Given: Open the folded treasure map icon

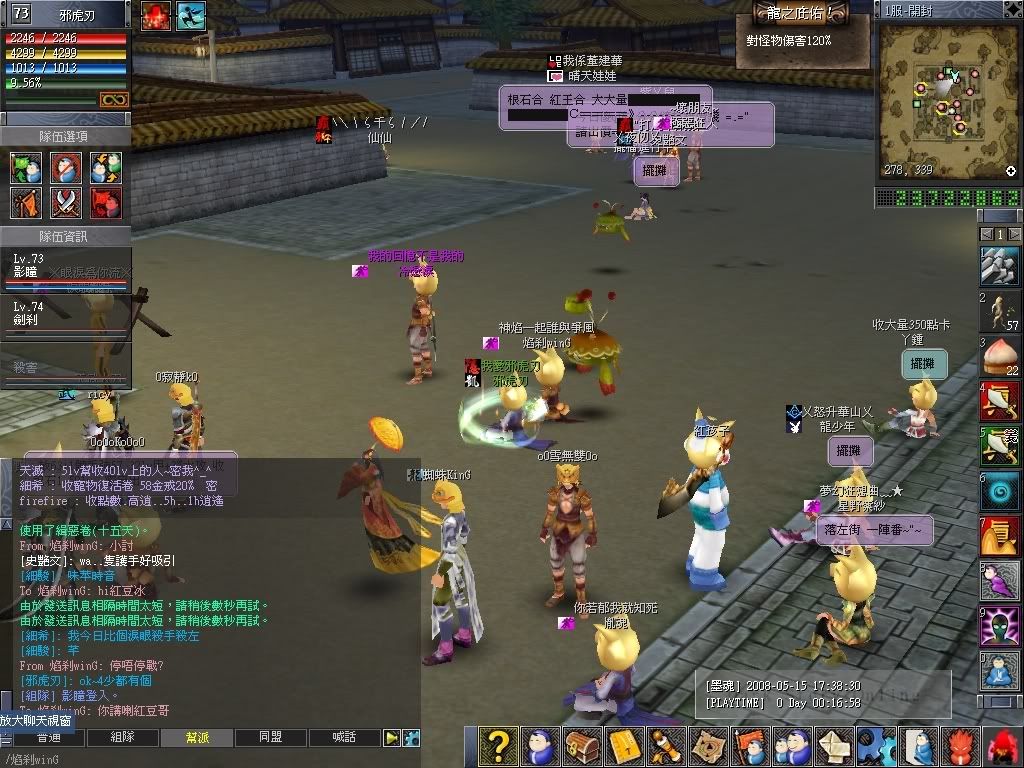Looking at the screenshot, I should 707,746.
